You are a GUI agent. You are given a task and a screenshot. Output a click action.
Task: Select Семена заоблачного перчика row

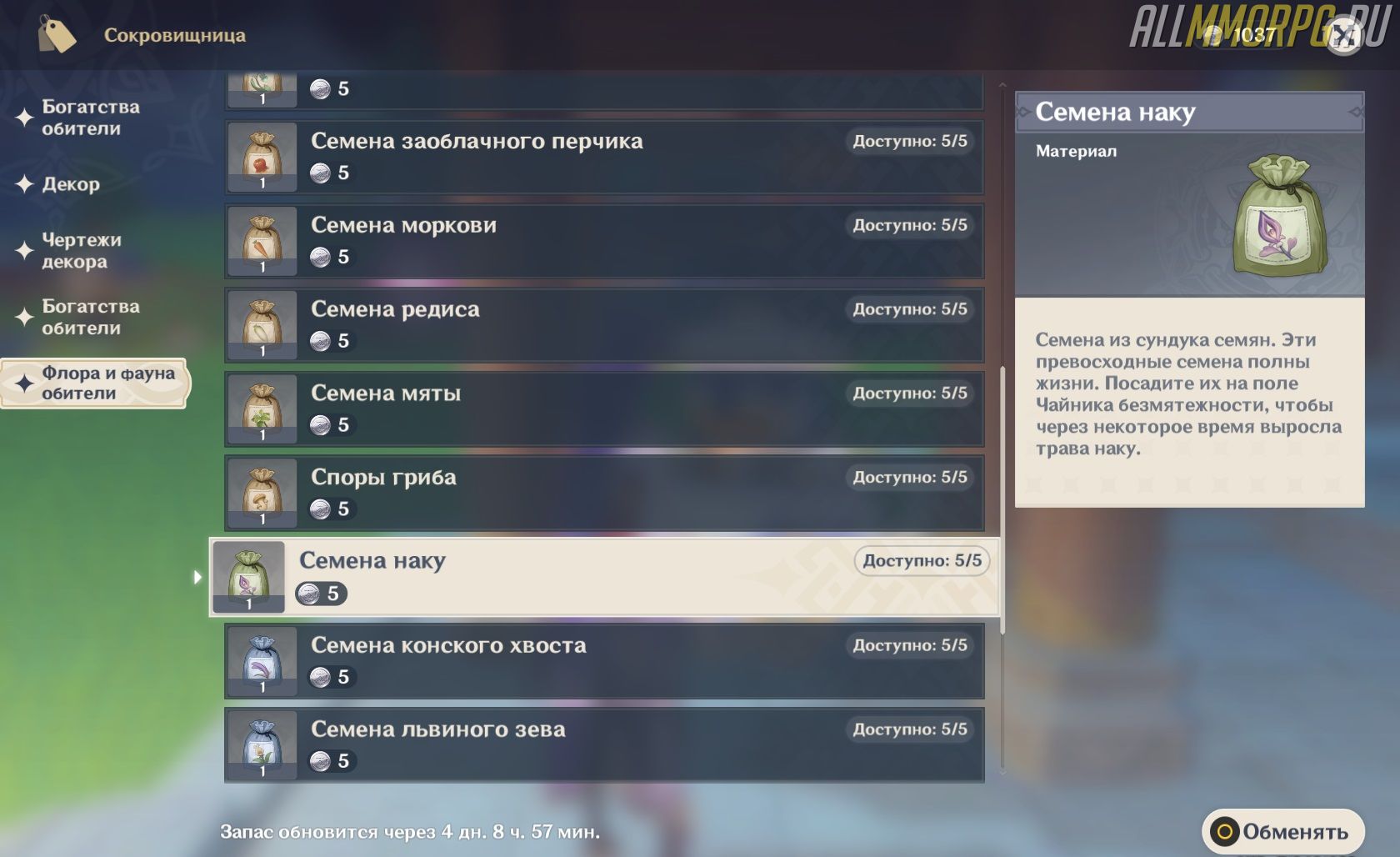pos(603,158)
